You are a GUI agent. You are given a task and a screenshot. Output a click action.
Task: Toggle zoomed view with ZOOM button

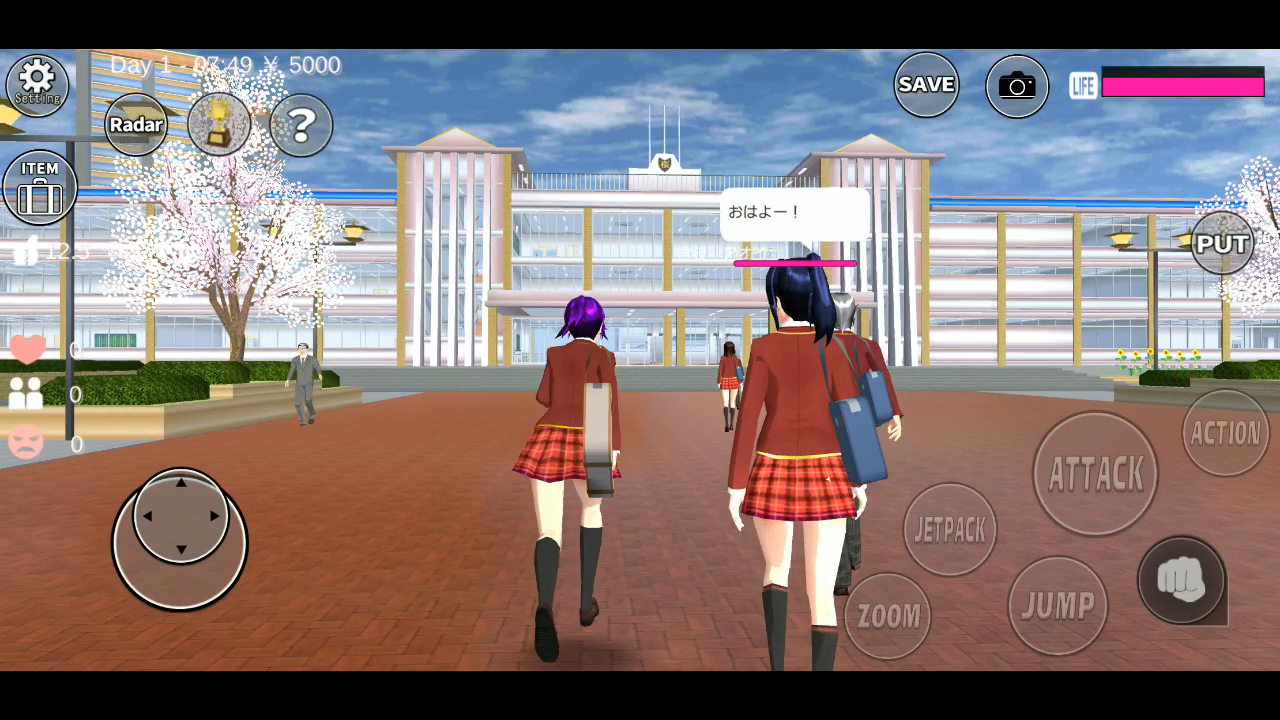pos(886,615)
